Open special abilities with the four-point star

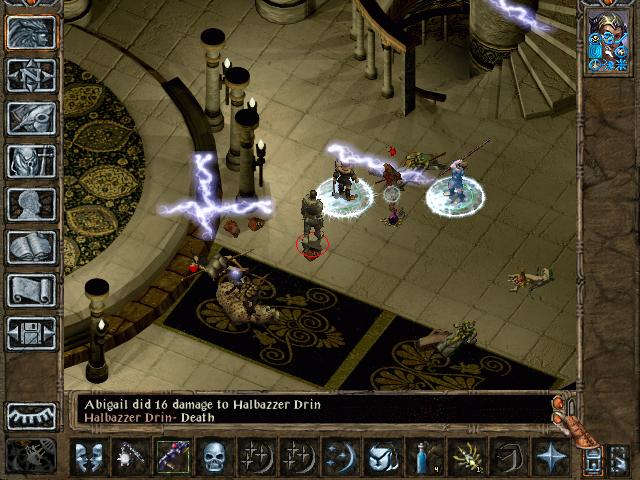coord(550,457)
